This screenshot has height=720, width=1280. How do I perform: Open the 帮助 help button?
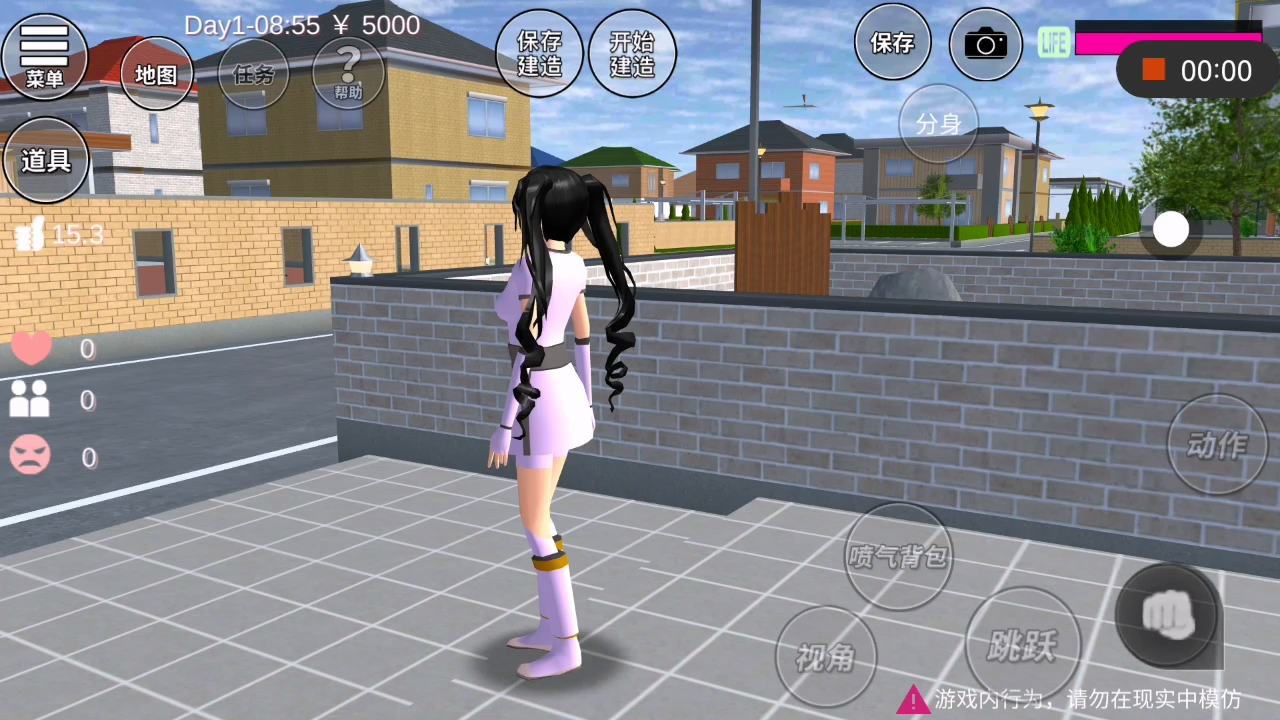(348, 73)
